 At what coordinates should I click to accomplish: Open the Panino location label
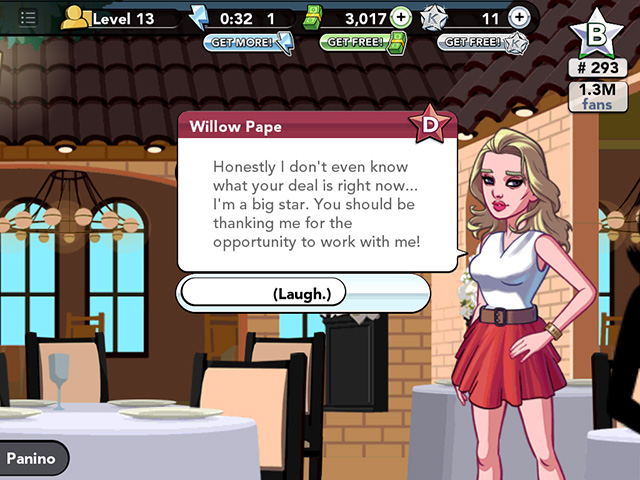35,459
